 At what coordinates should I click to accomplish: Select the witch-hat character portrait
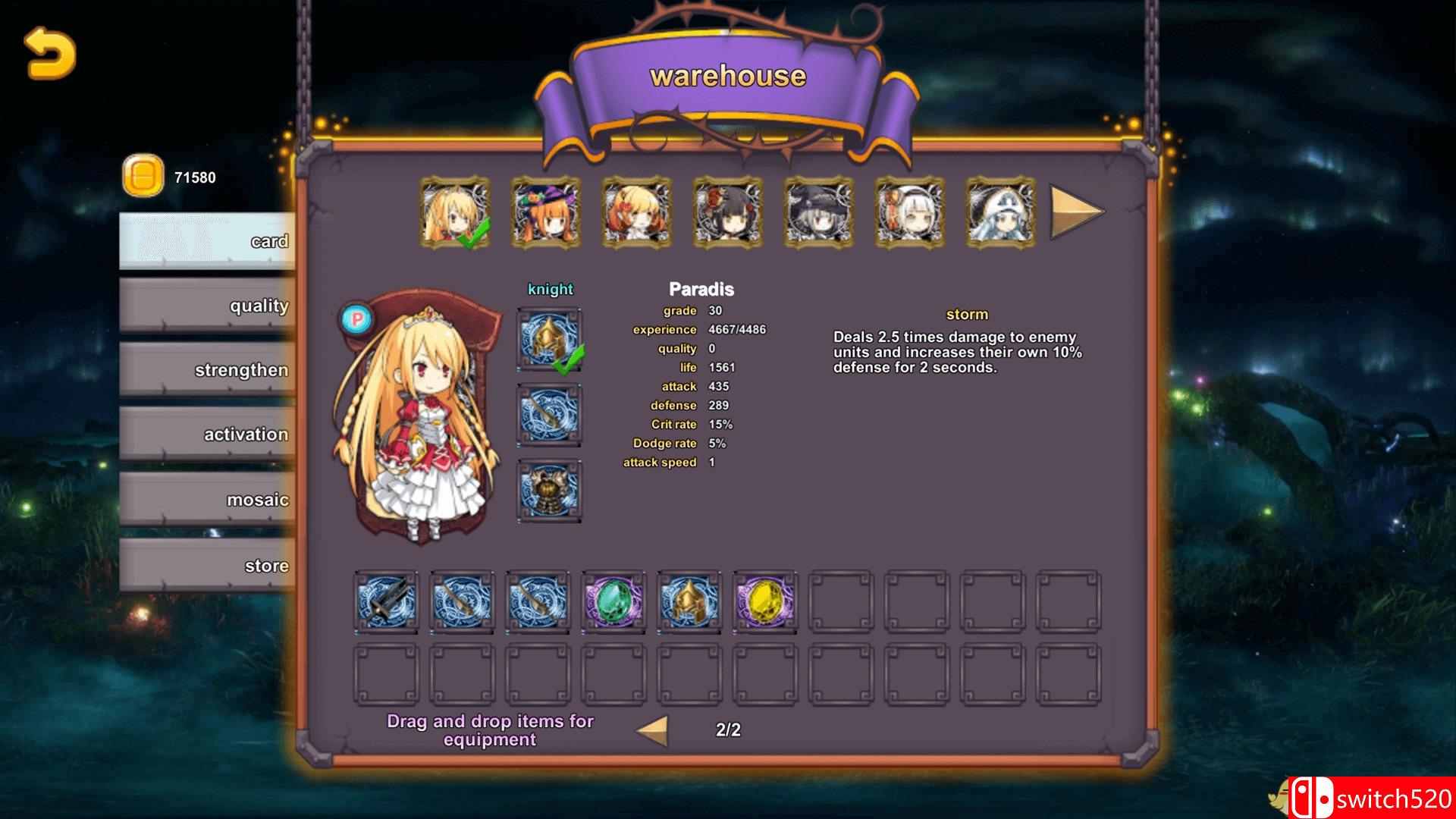tap(543, 213)
